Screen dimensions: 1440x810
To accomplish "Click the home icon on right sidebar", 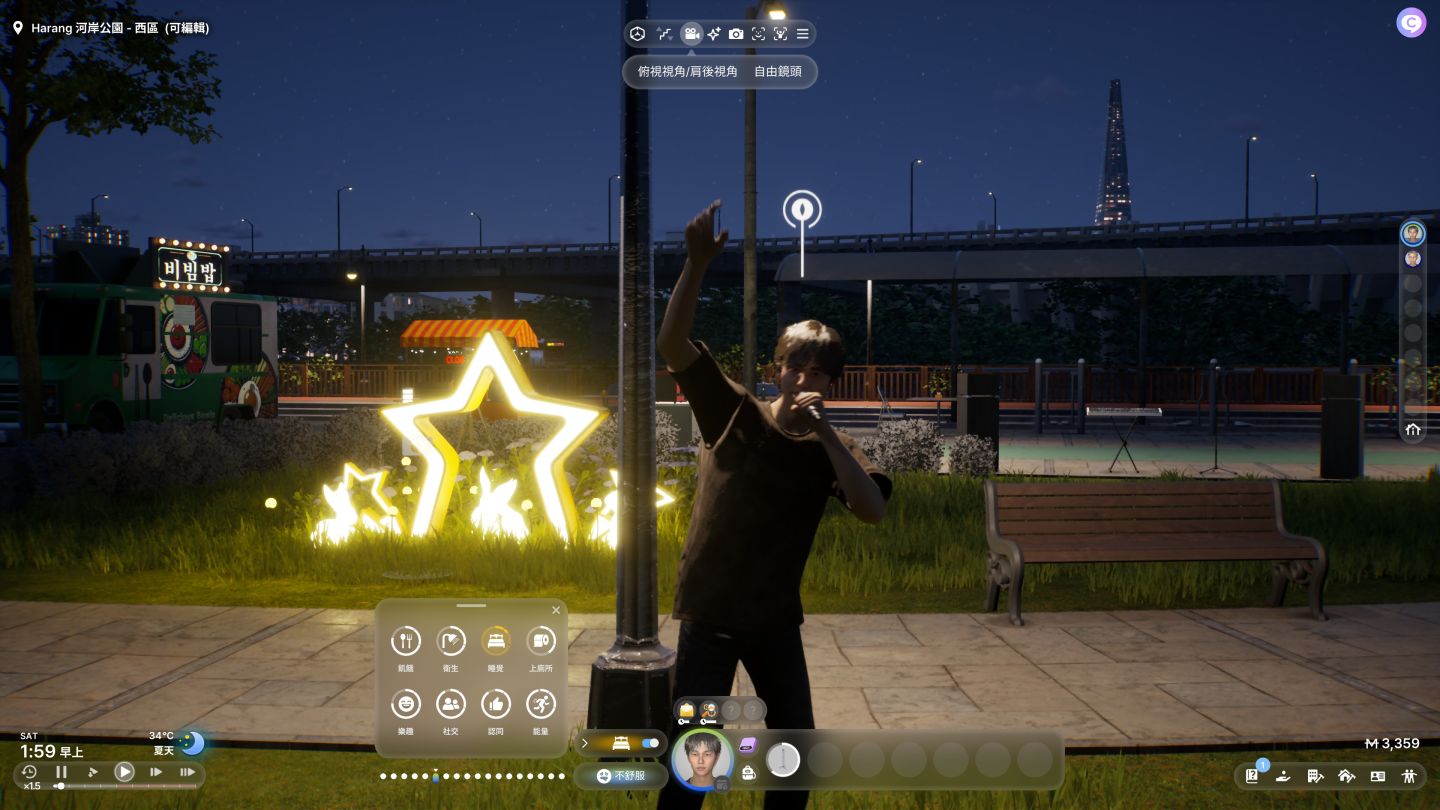I will 1413,430.
